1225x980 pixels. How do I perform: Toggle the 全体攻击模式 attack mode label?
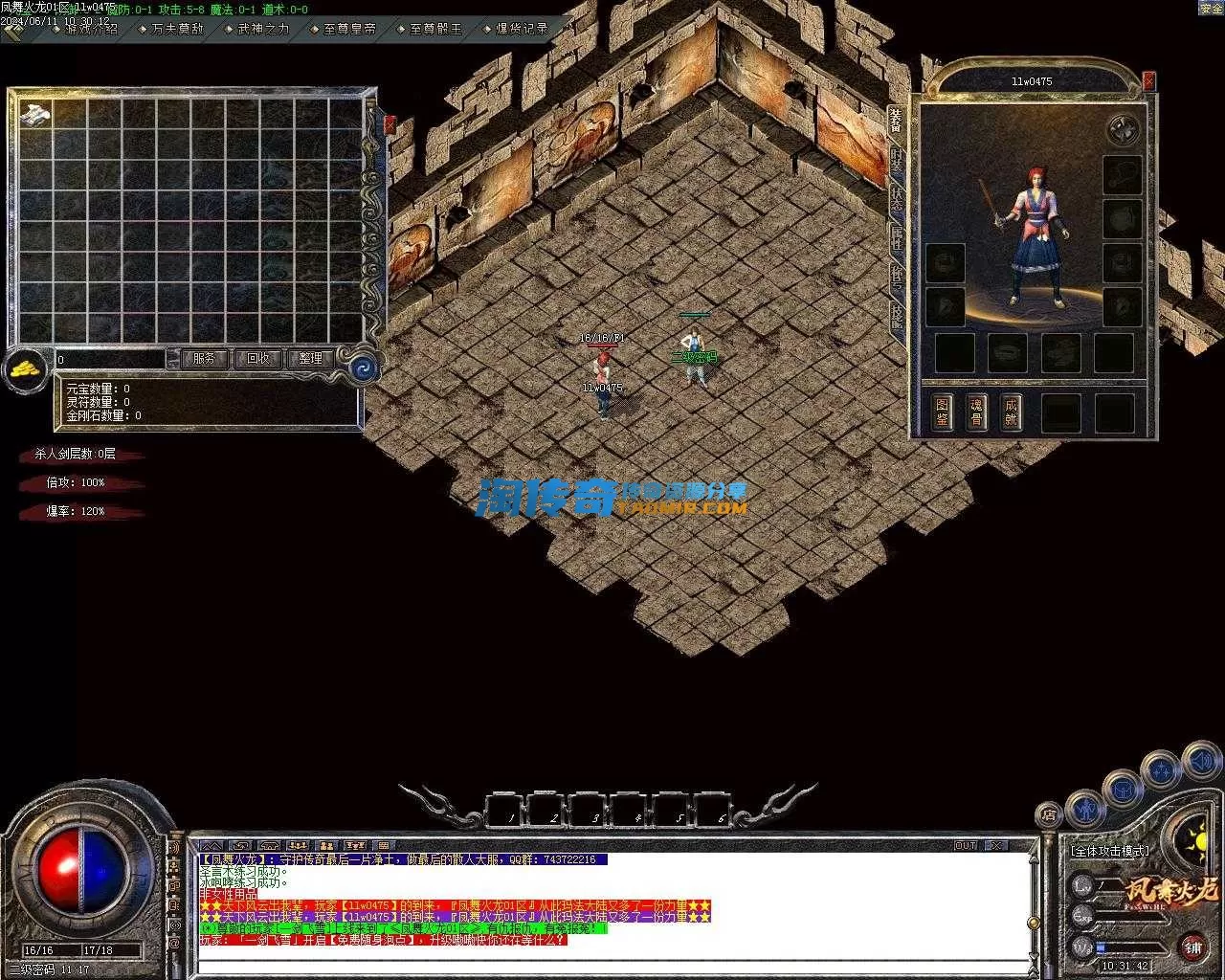1110,851
